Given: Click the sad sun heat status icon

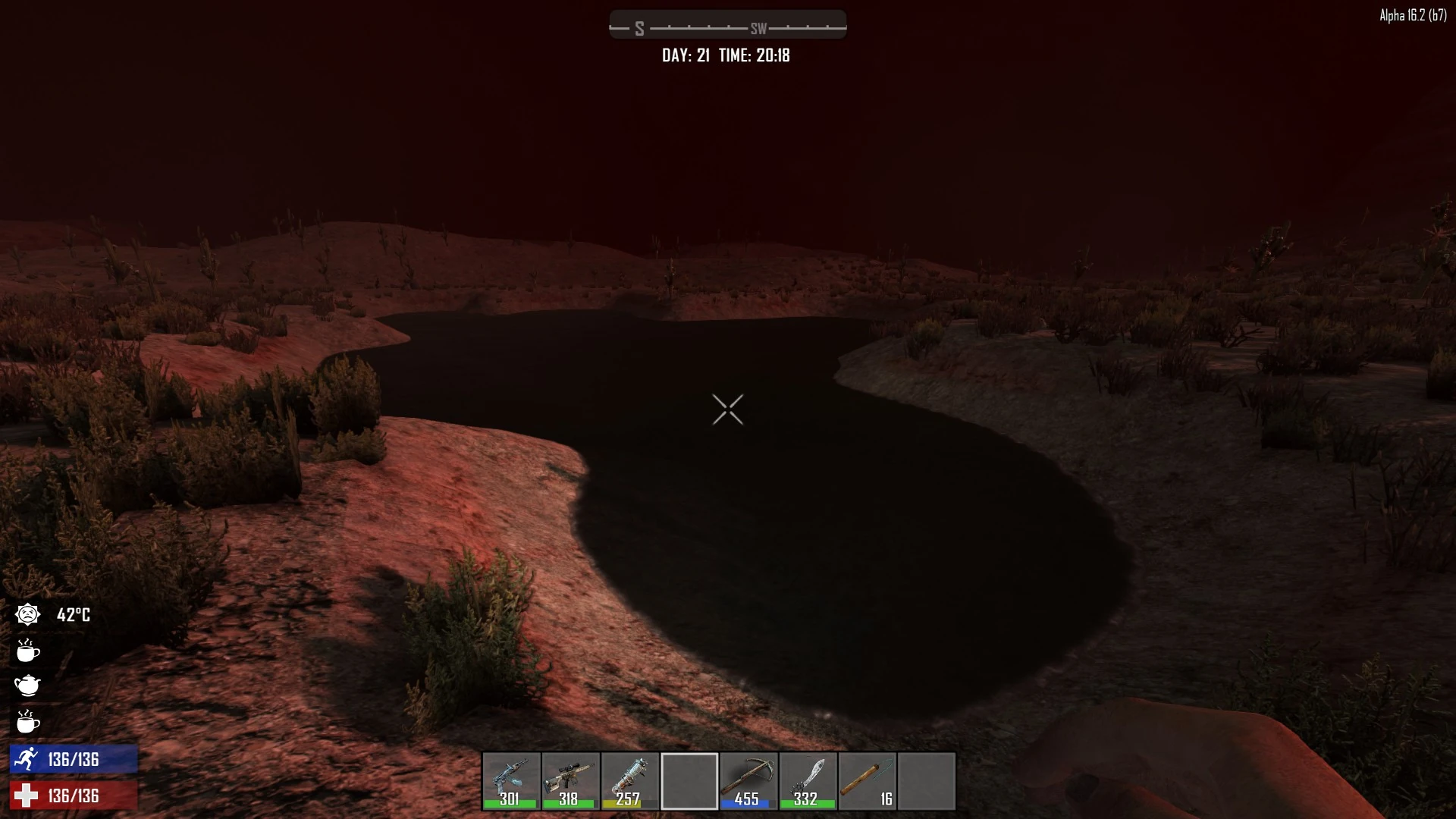Looking at the screenshot, I should coord(28,614).
